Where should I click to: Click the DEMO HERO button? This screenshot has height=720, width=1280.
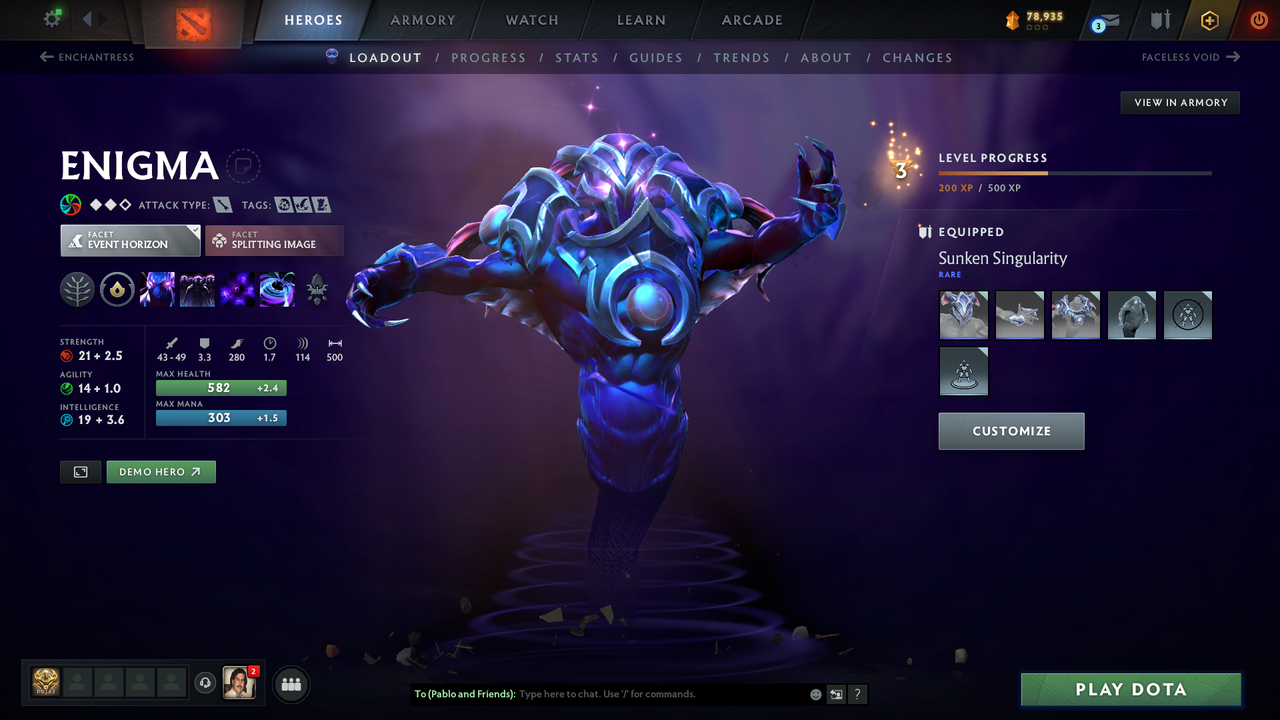click(x=160, y=471)
